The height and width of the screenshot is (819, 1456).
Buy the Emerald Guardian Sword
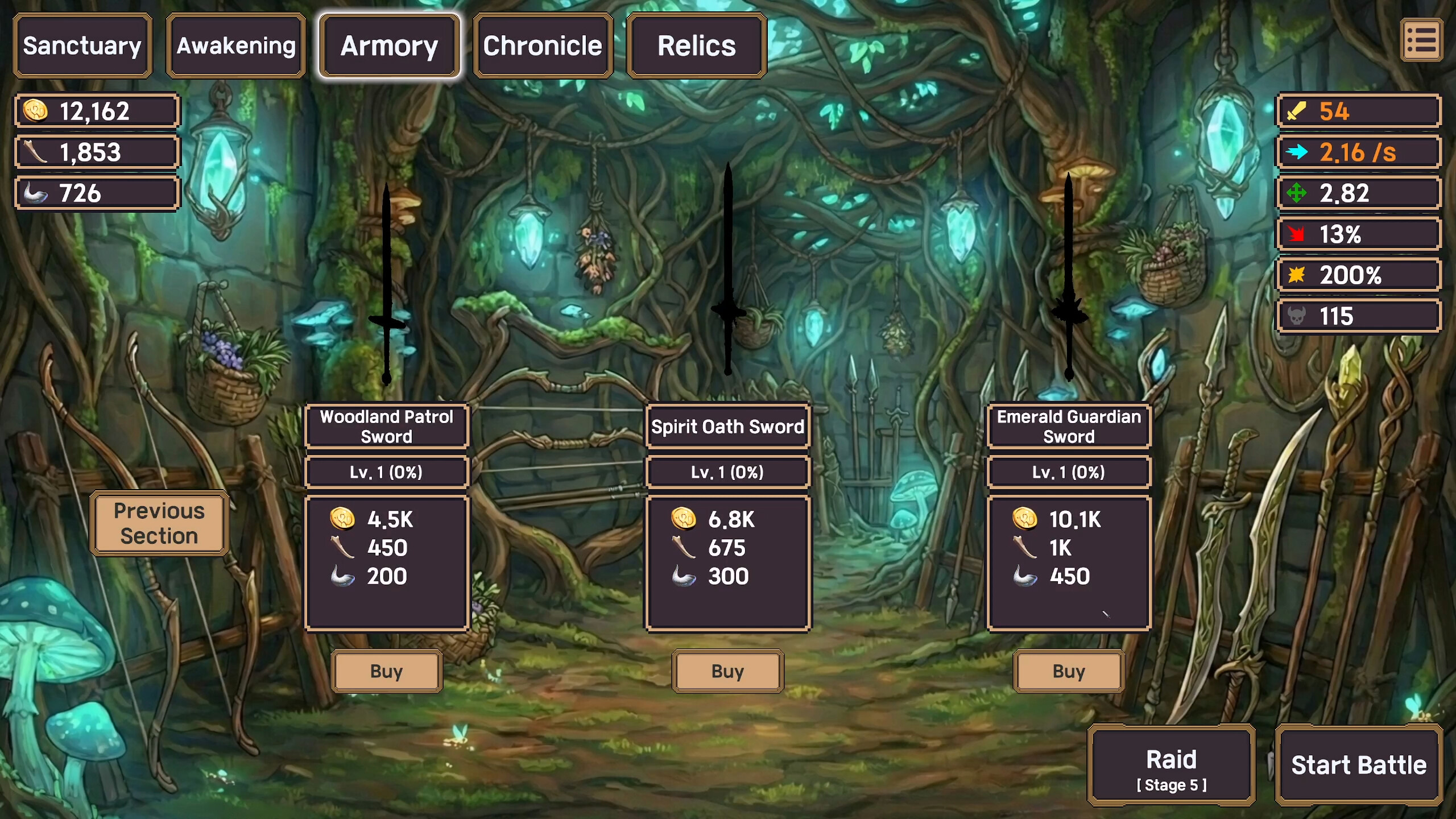(x=1068, y=671)
